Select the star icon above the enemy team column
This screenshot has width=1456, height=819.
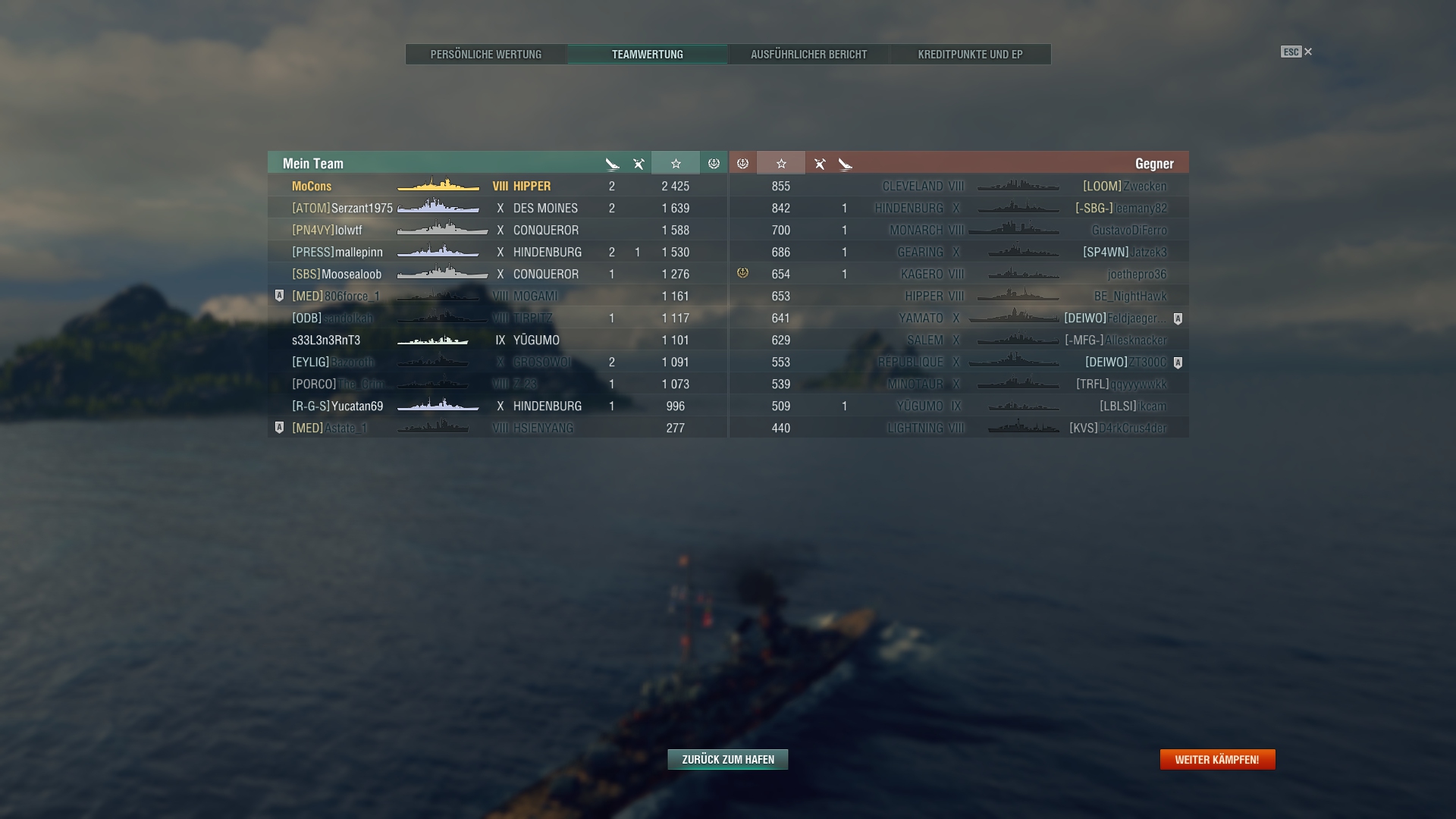point(781,162)
